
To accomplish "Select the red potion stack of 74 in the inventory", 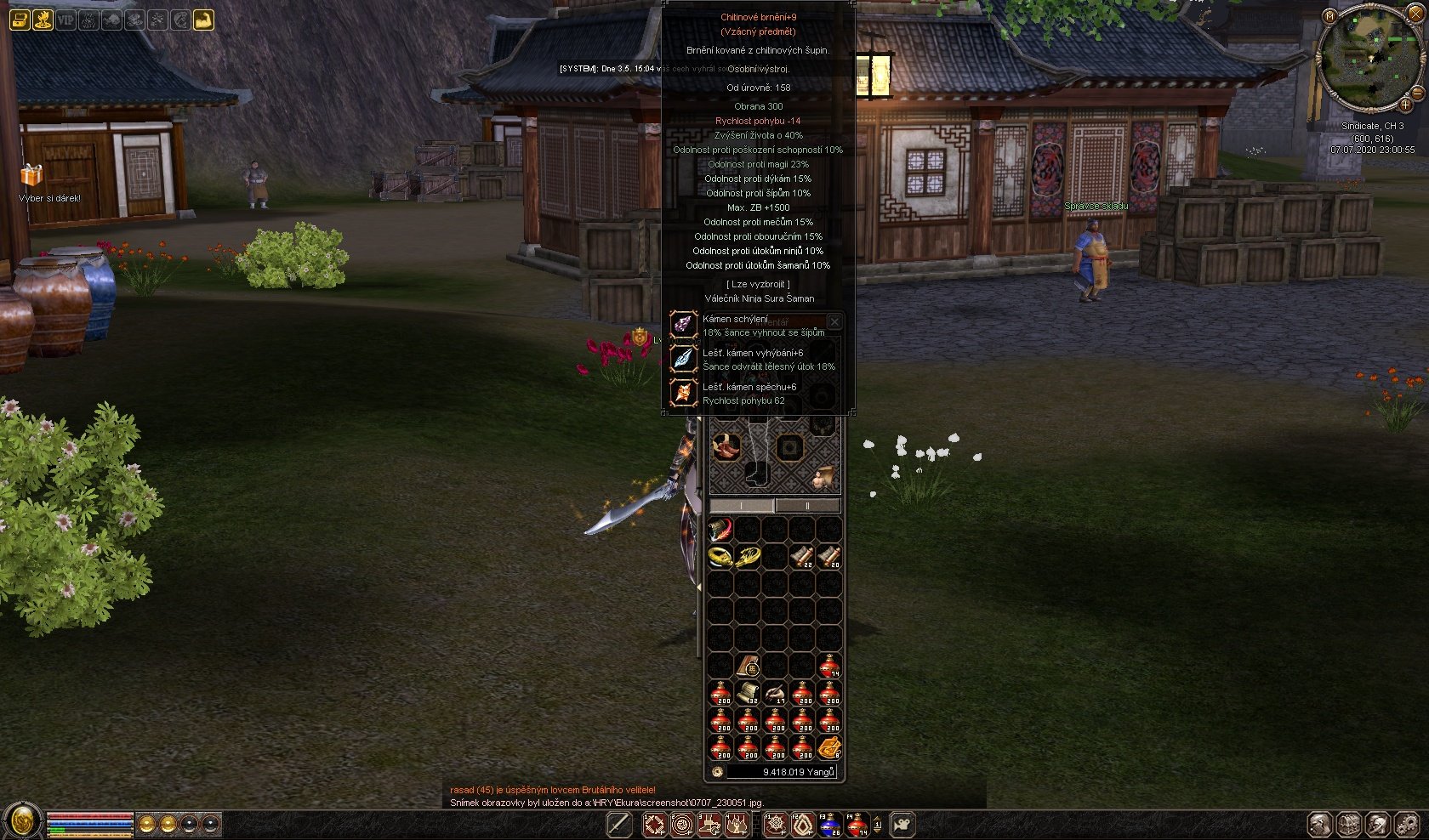I will click(x=829, y=666).
